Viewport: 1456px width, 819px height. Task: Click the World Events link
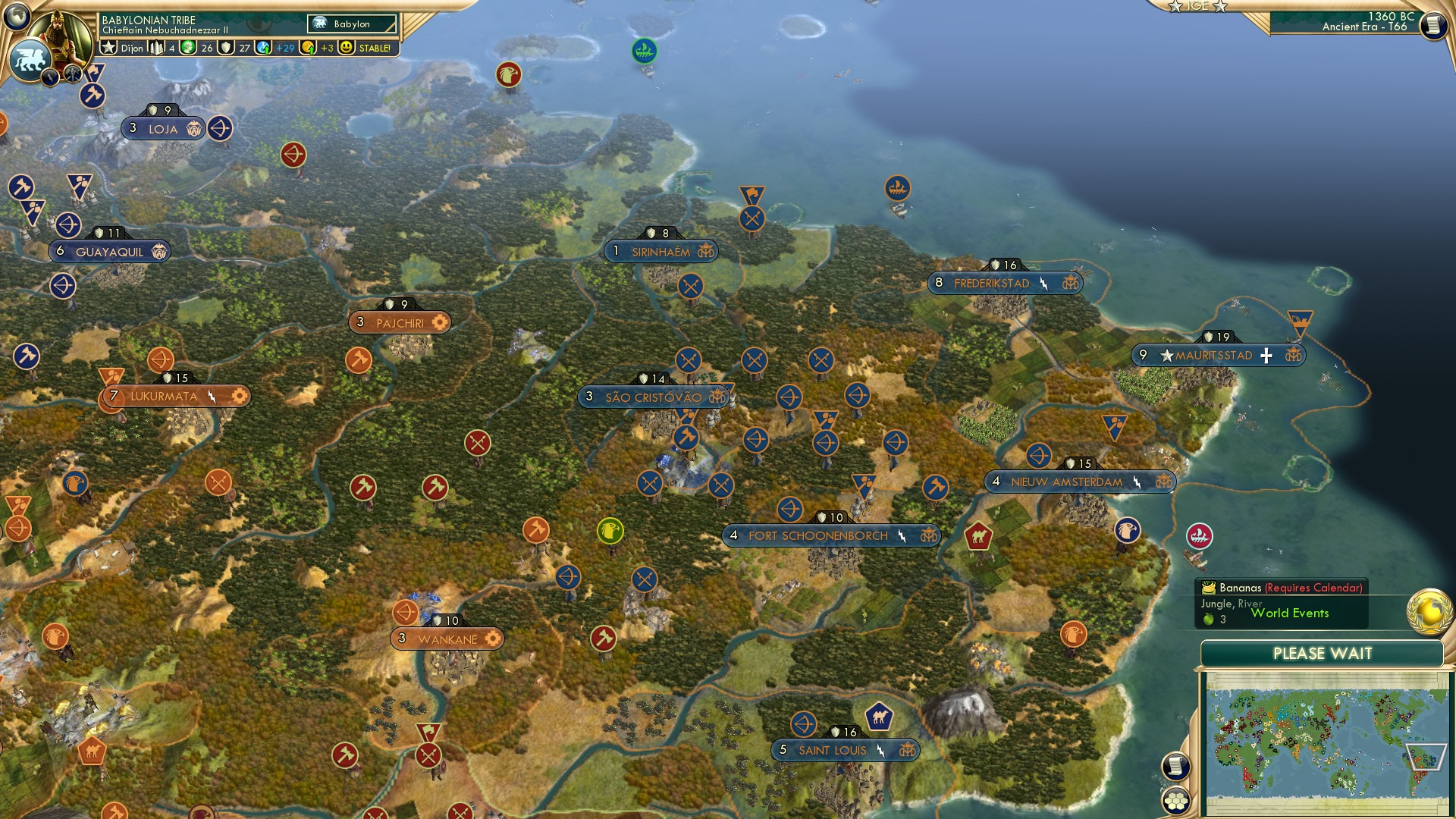(x=1289, y=613)
